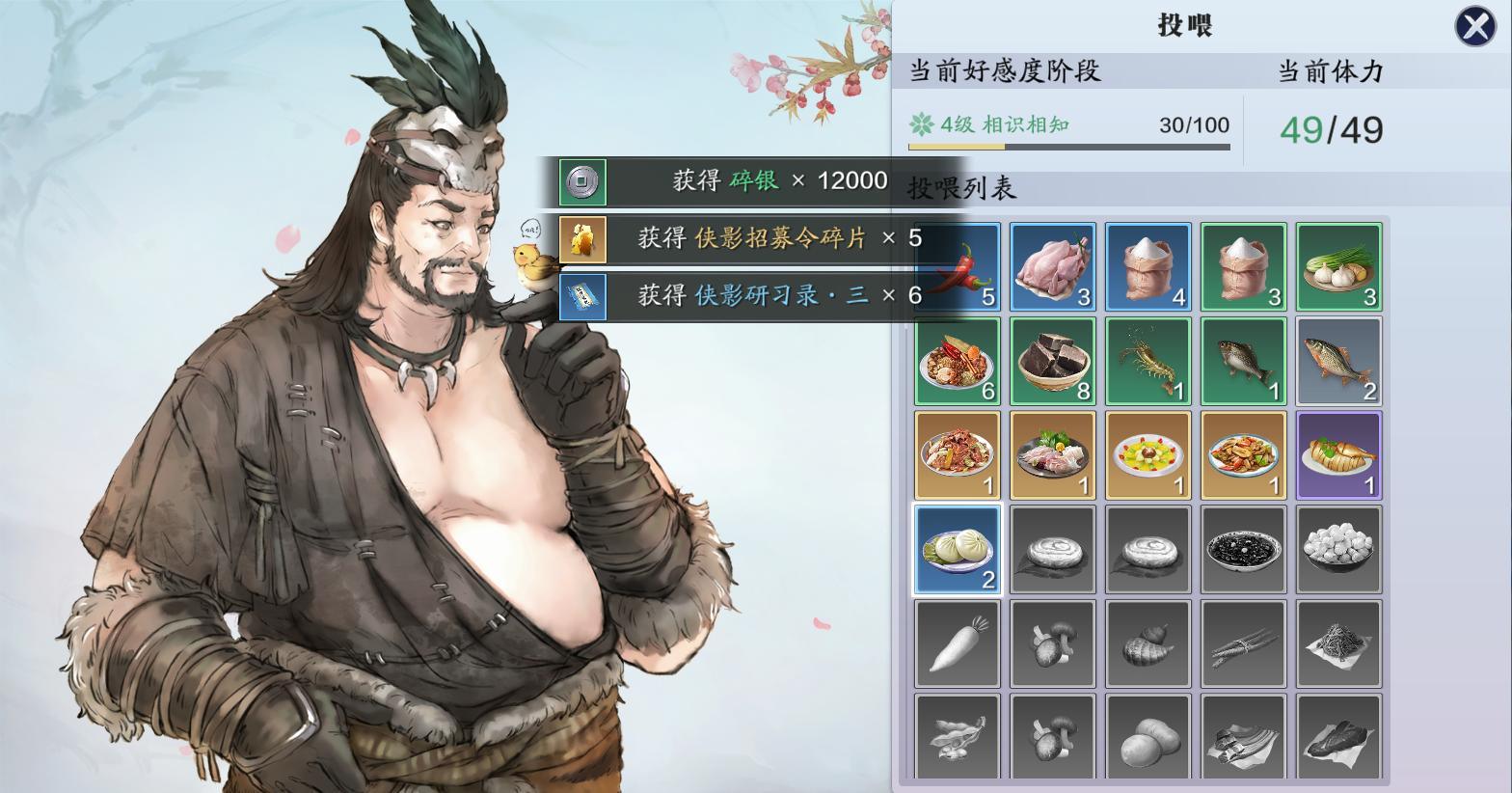
Task: Select the spiced rice dish with count 6
Action: coord(958,361)
